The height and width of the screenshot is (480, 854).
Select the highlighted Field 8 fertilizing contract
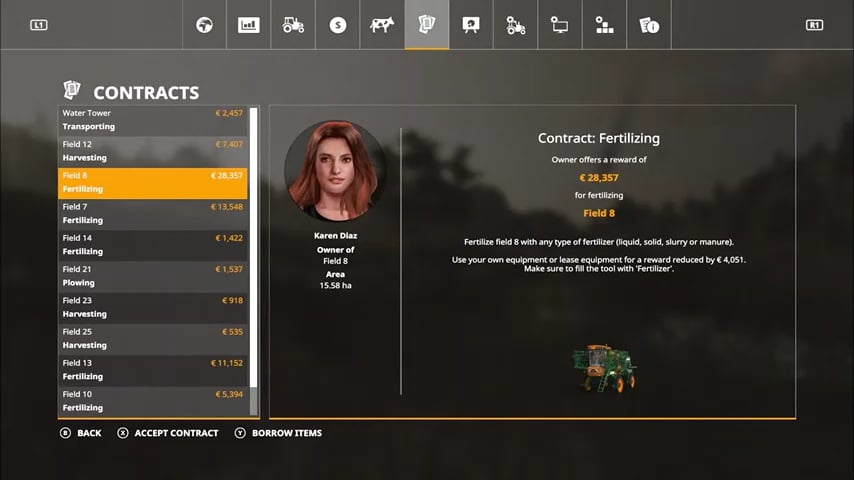152,182
